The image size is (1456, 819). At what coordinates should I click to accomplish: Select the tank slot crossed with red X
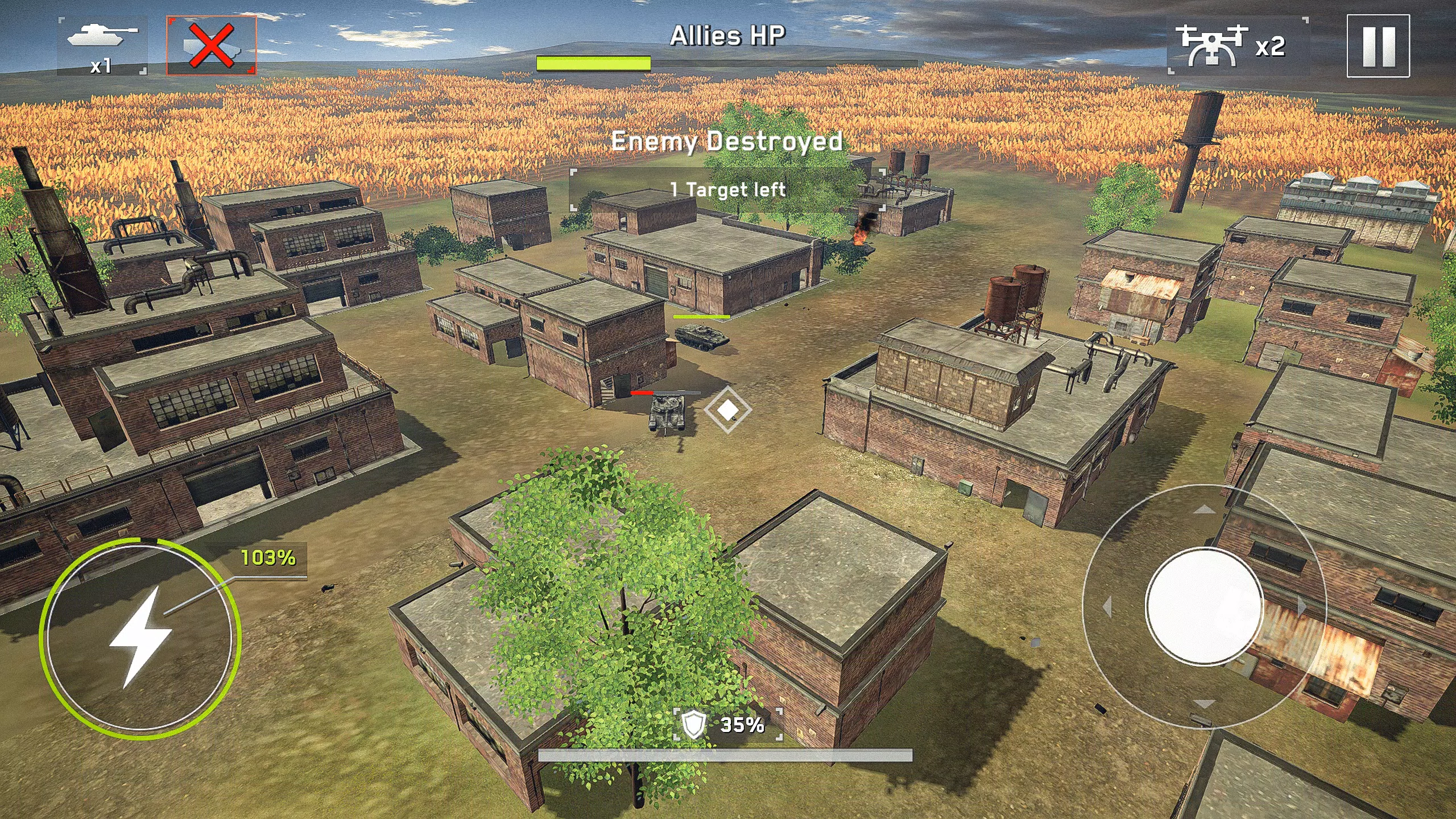coord(212,45)
